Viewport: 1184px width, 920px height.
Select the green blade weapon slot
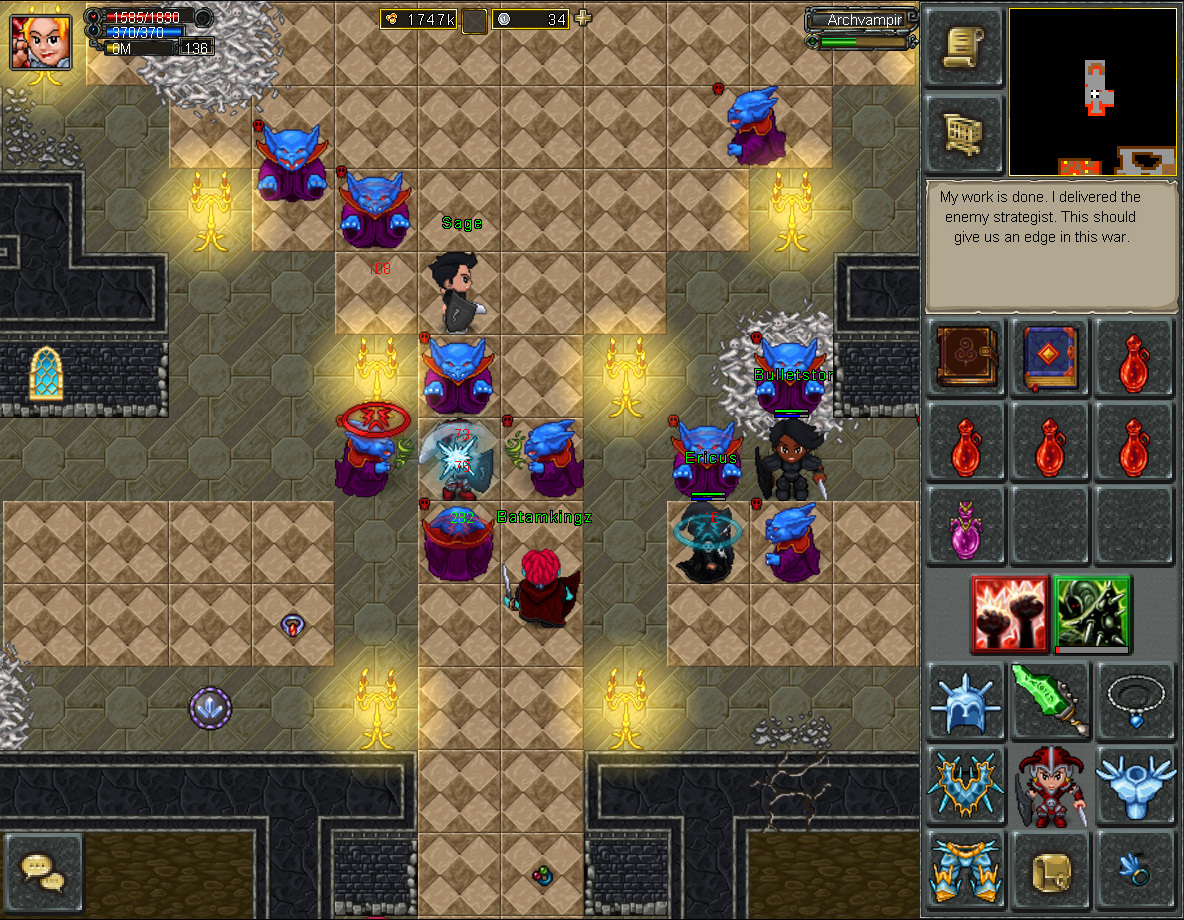pos(1050,698)
